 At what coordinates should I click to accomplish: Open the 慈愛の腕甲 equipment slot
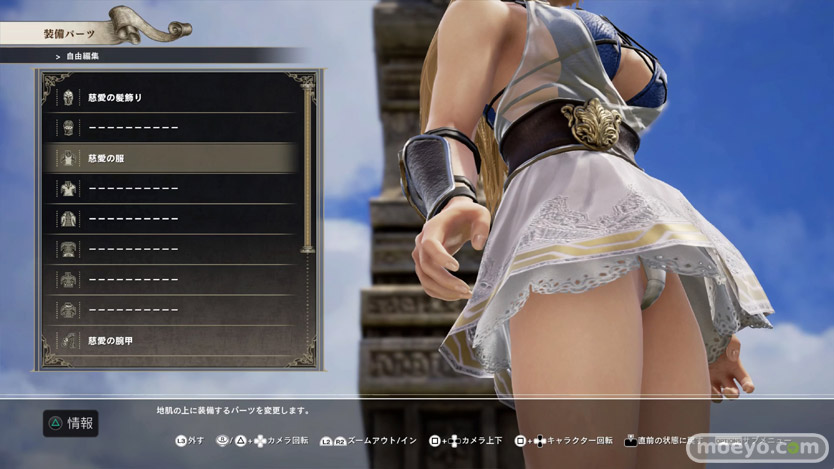tap(170, 341)
